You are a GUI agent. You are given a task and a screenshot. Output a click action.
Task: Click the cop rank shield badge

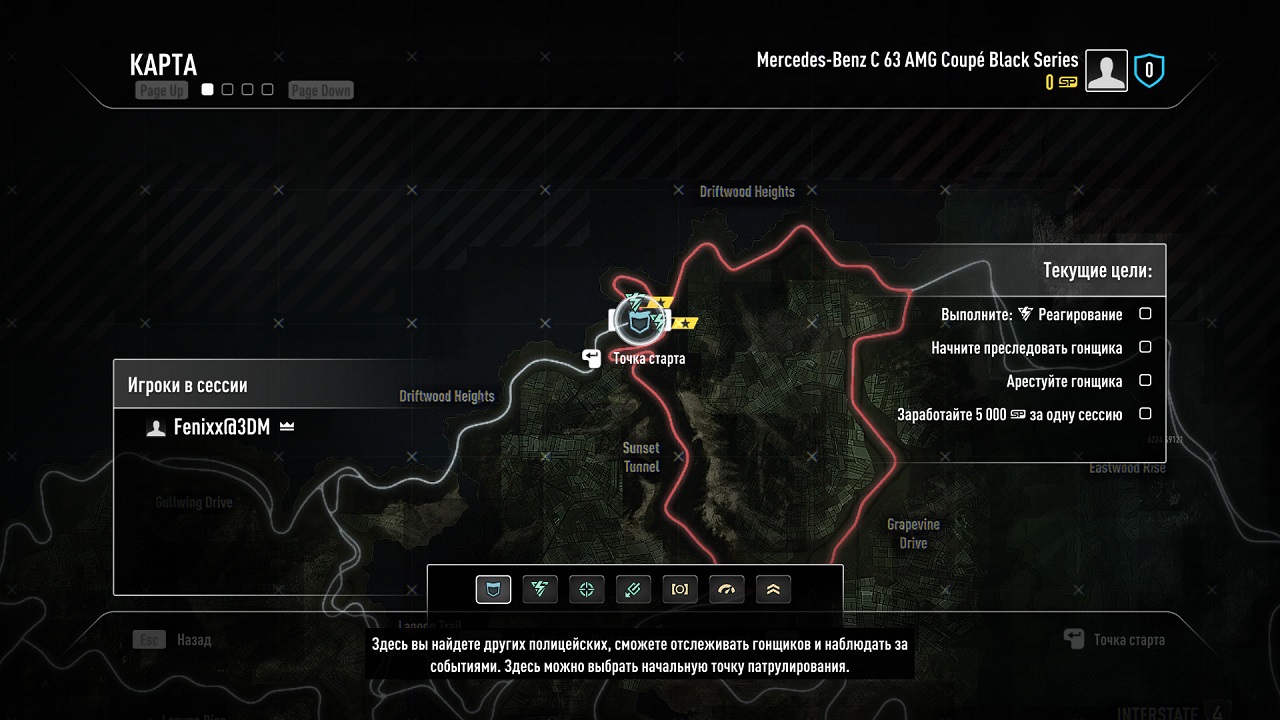(1149, 70)
